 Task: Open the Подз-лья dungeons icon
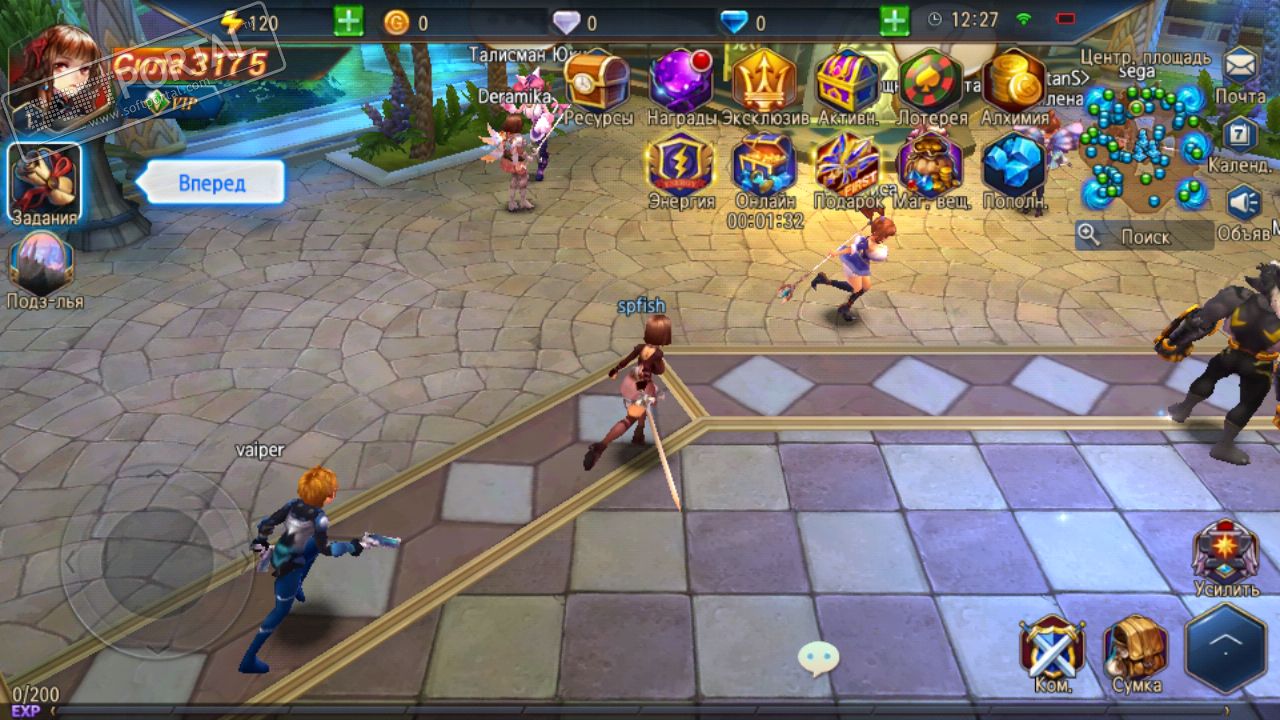[42, 265]
